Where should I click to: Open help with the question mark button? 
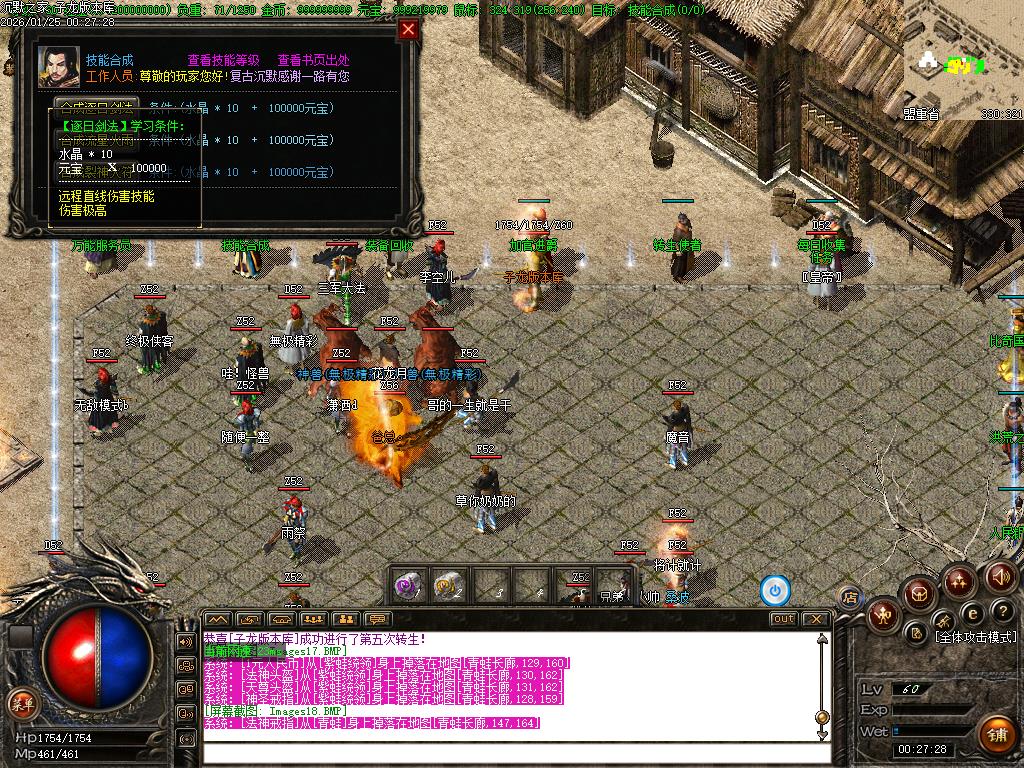pyautogui.click(x=1002, y=610)
